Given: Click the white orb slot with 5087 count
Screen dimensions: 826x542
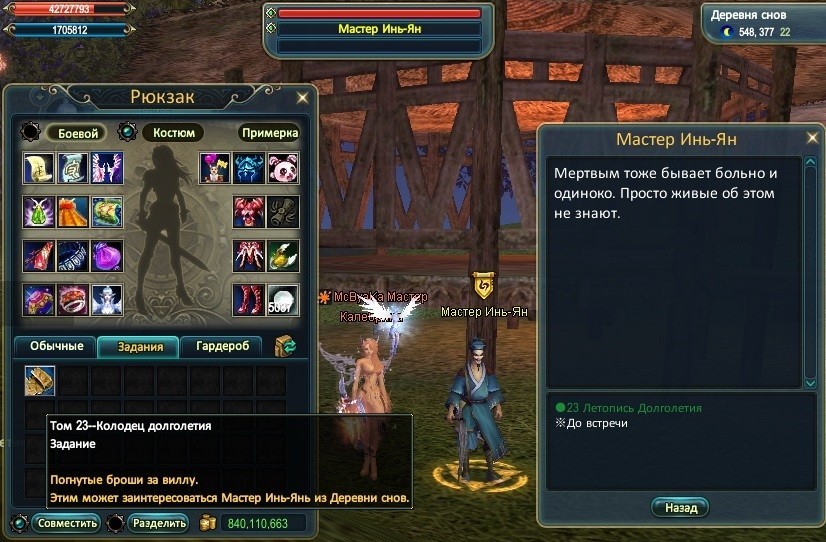Looking at the screenshot, I should (282, 299).
